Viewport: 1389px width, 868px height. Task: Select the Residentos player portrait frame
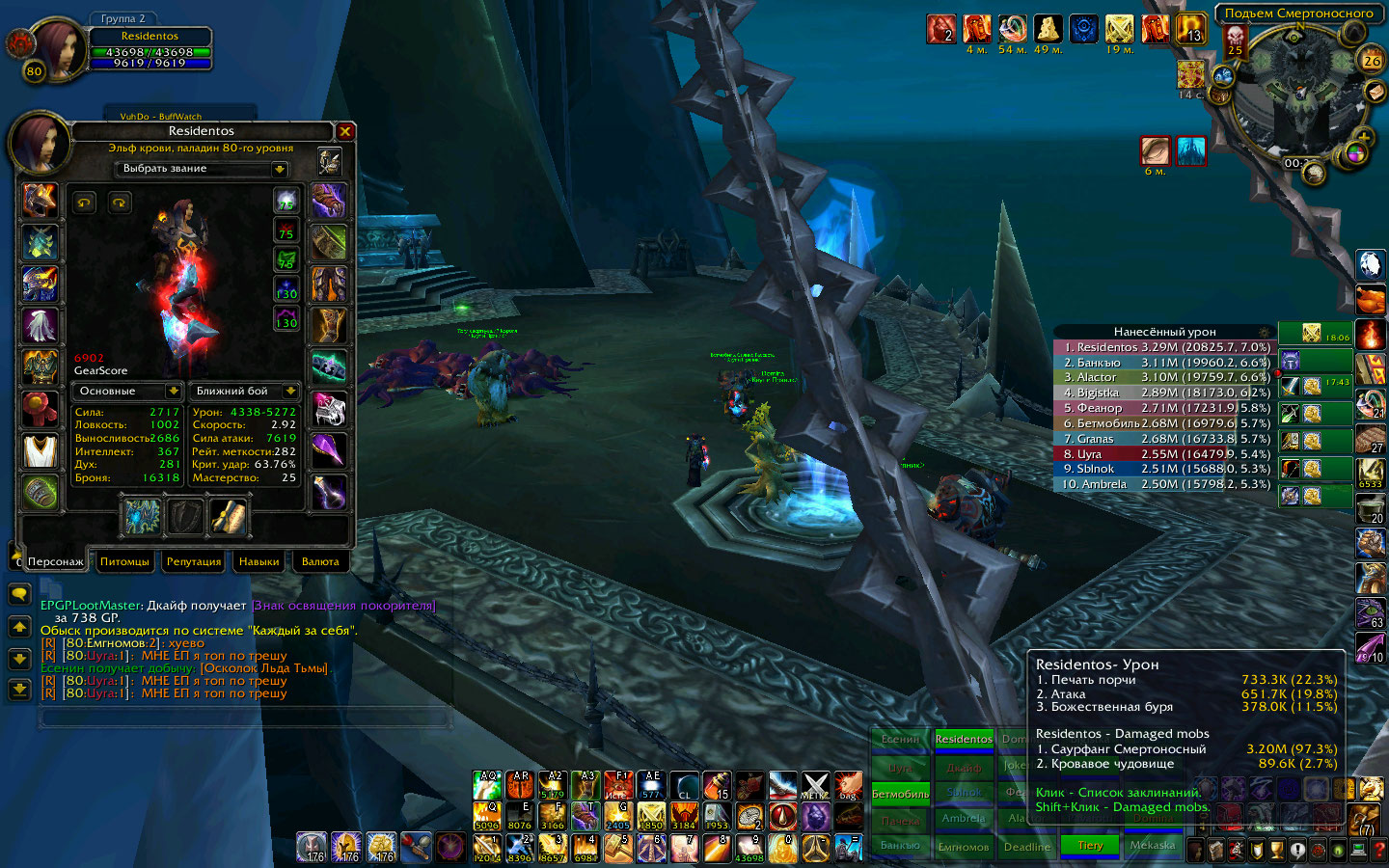coord(58,48)
